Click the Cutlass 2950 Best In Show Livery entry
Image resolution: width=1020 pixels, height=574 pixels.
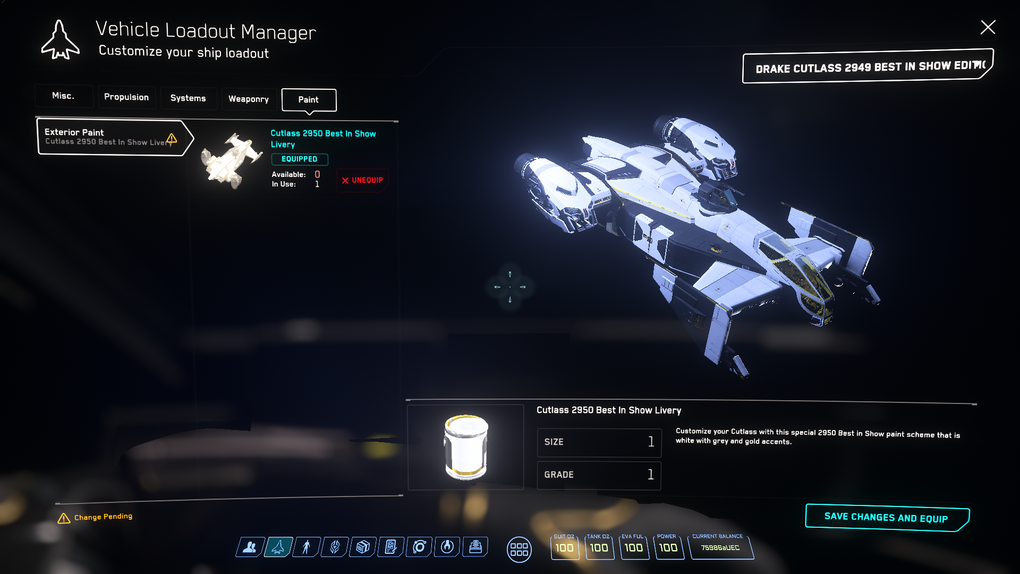tap(323, 138)
